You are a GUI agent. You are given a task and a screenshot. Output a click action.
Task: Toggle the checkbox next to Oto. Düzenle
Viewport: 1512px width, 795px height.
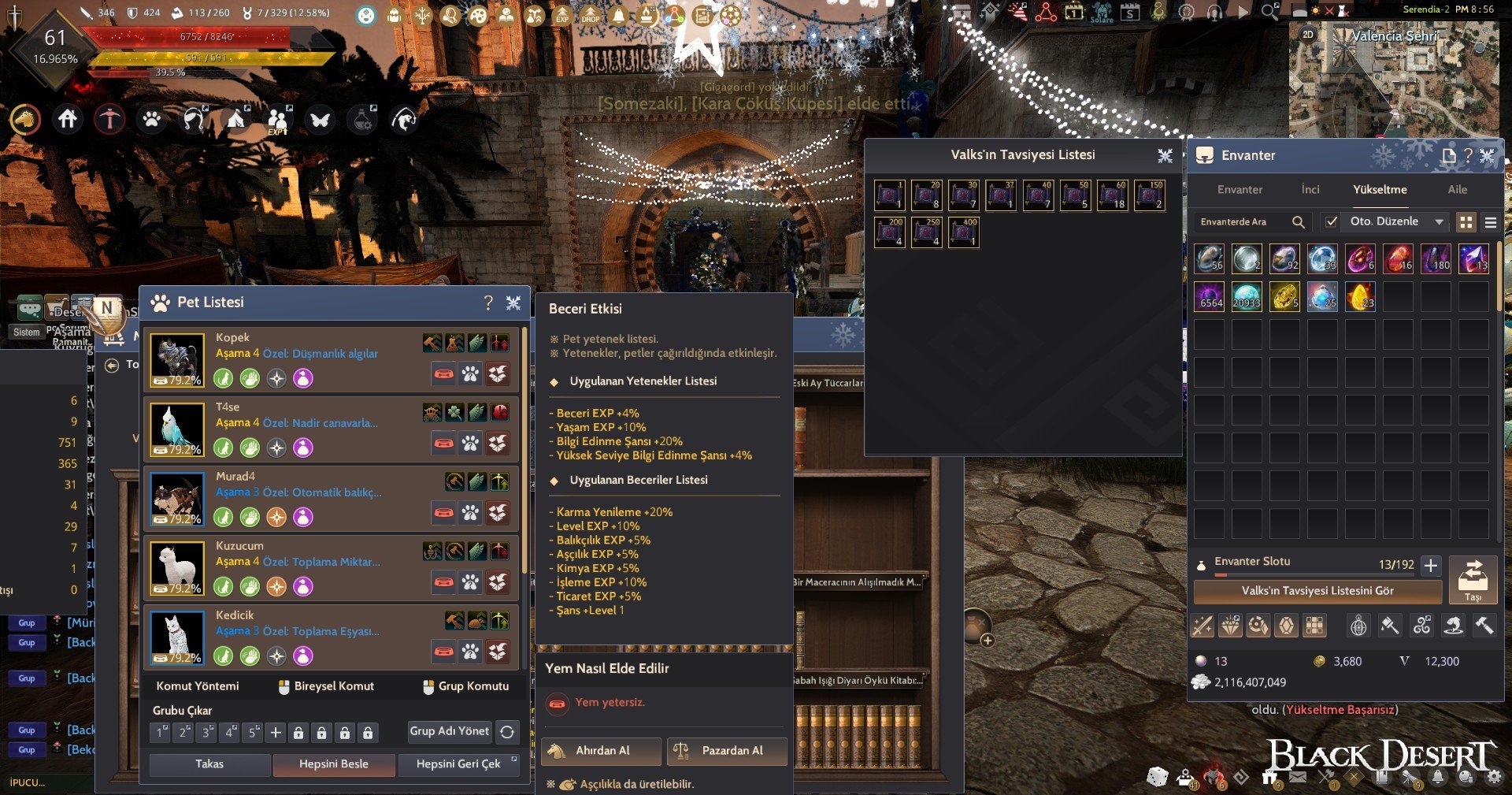(1332, 221)
